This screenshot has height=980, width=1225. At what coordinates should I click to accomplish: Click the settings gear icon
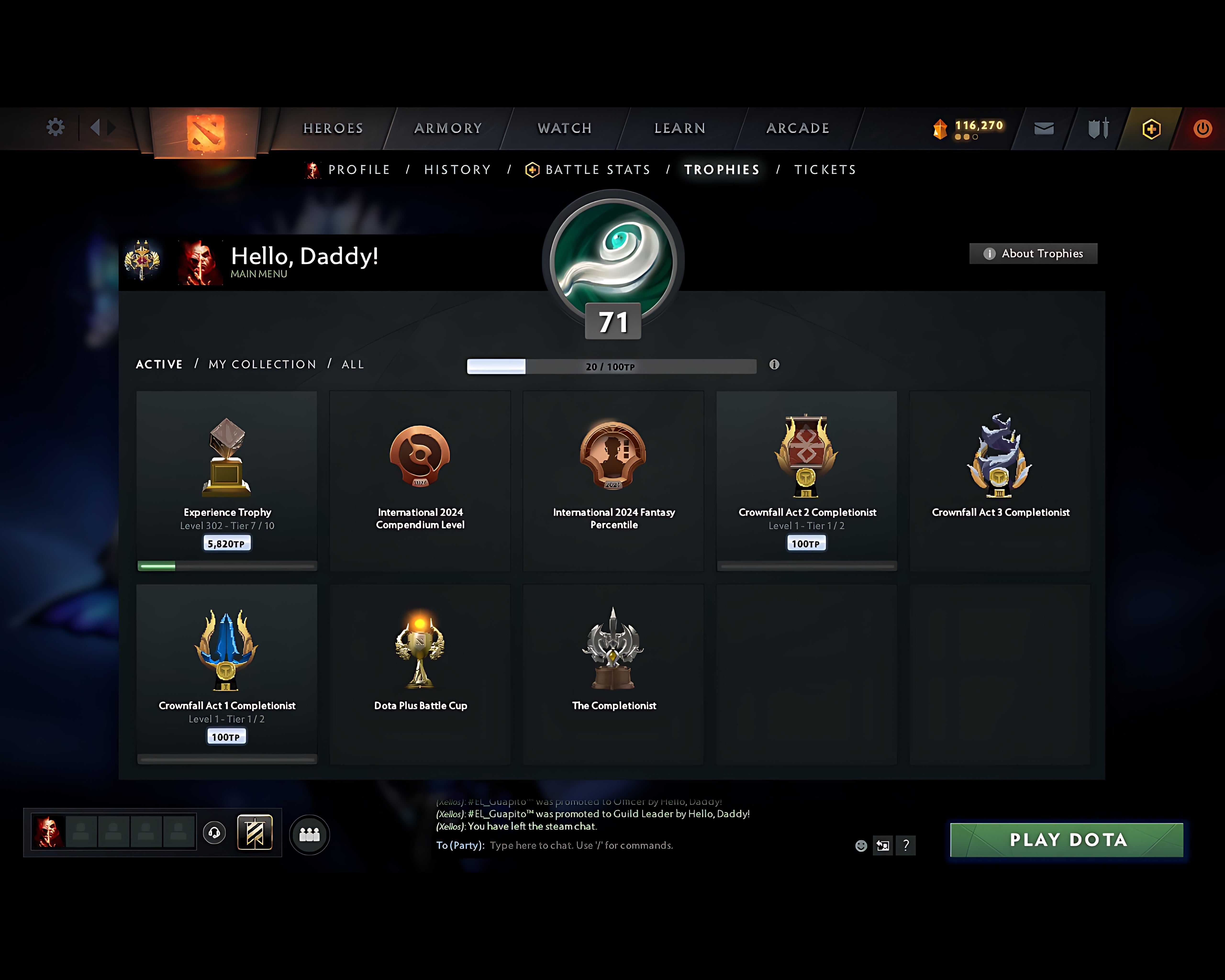coord(55,127)
